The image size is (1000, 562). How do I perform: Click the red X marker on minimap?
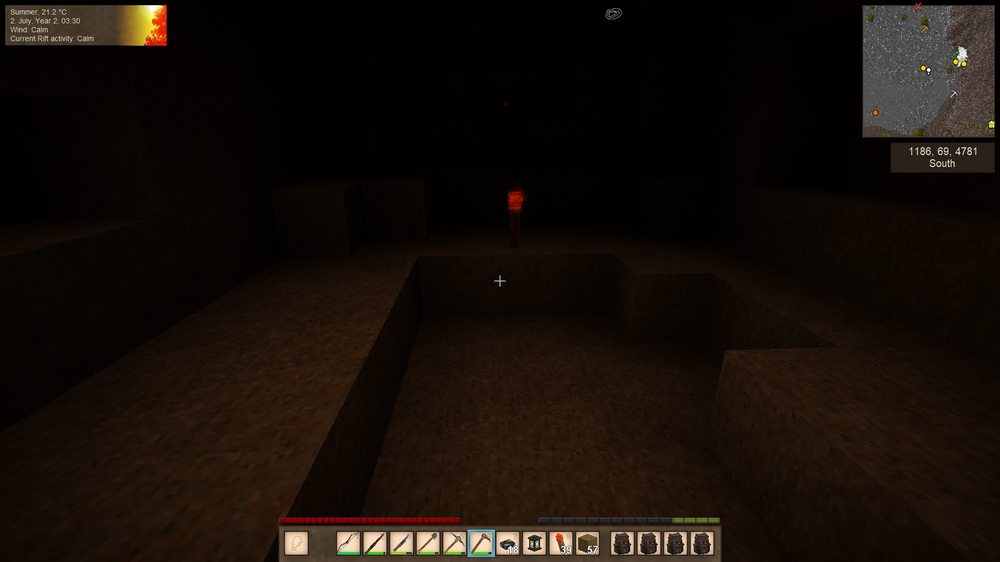pos(917,8)
